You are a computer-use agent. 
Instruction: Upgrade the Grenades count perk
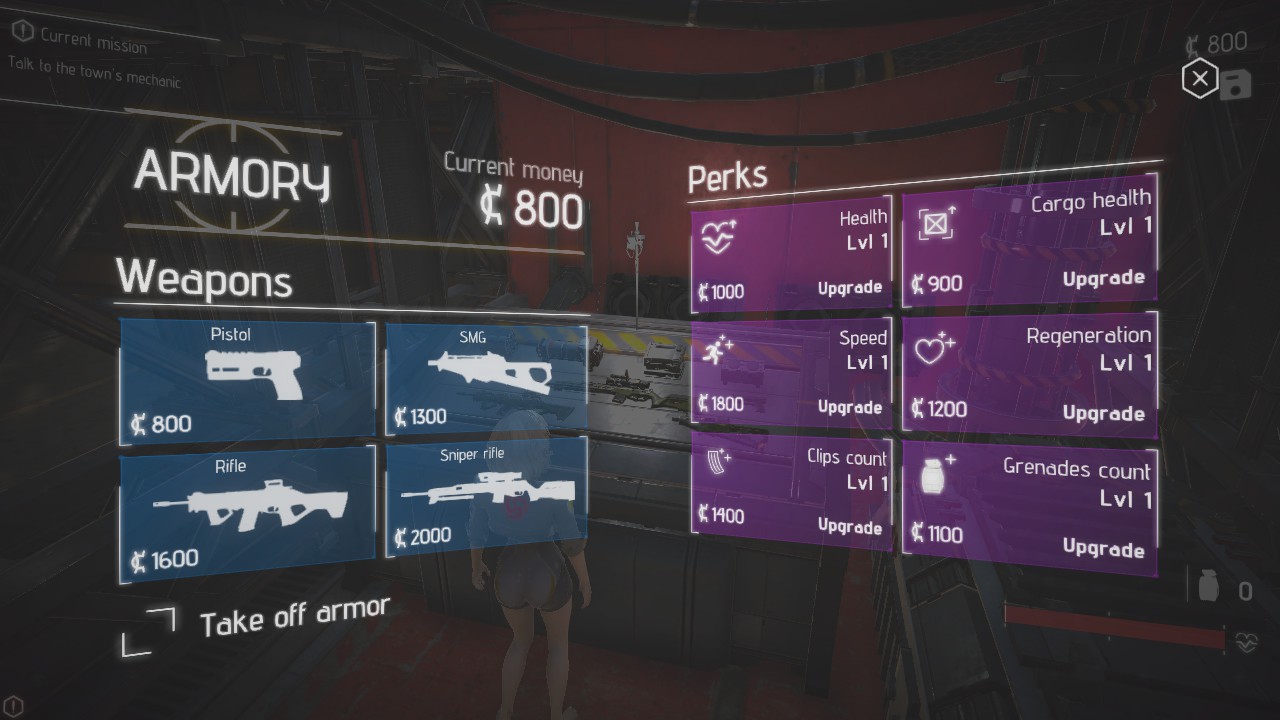click(1103, 547)
